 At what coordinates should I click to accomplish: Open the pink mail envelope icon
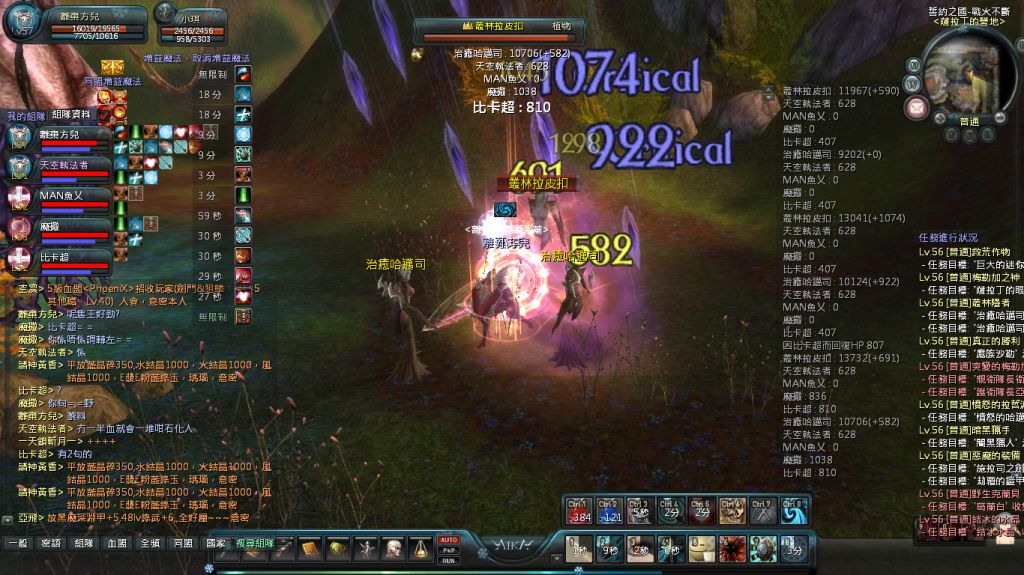click(915, 106)
